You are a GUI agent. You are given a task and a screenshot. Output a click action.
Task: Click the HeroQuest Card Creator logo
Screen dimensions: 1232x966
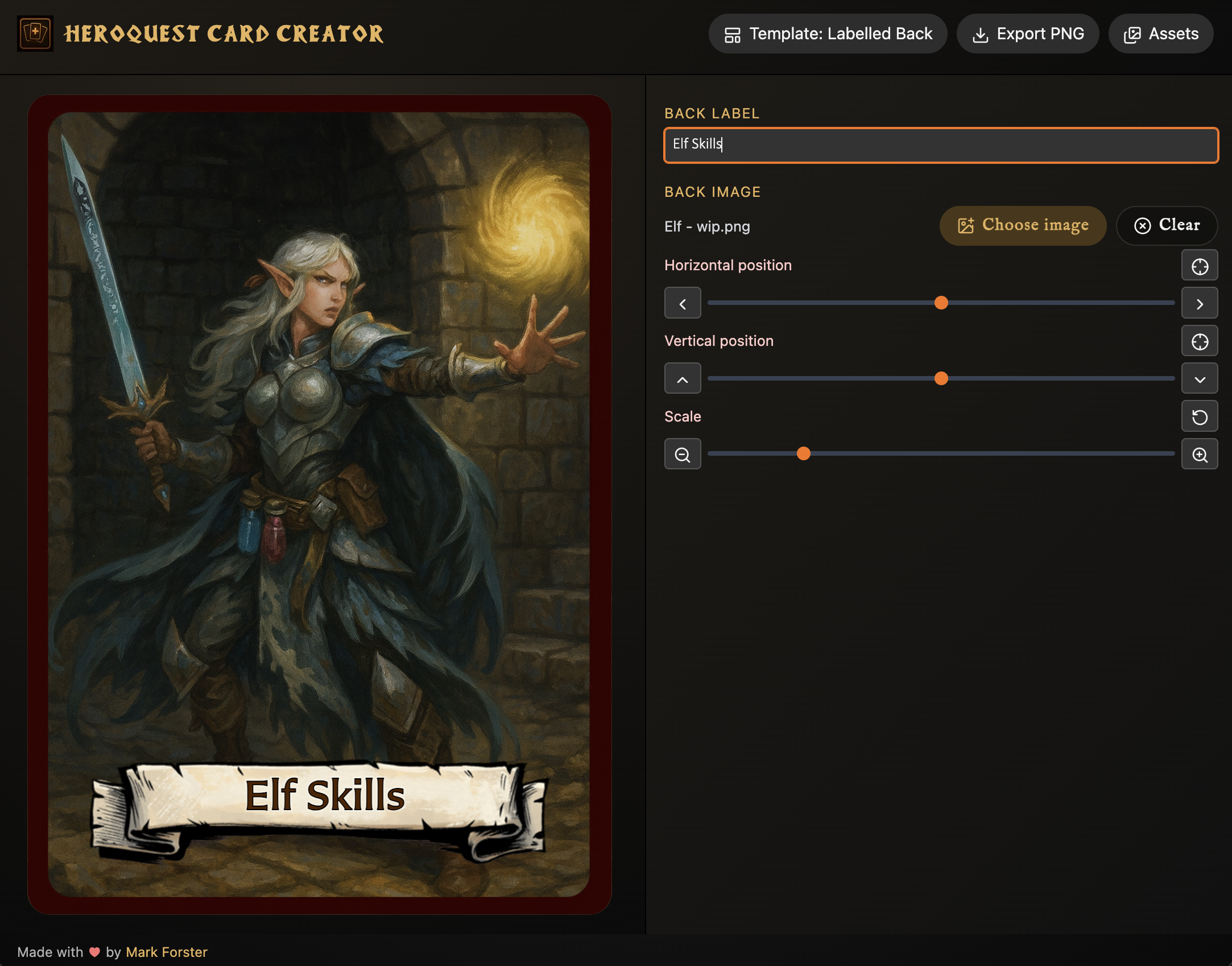35,34
